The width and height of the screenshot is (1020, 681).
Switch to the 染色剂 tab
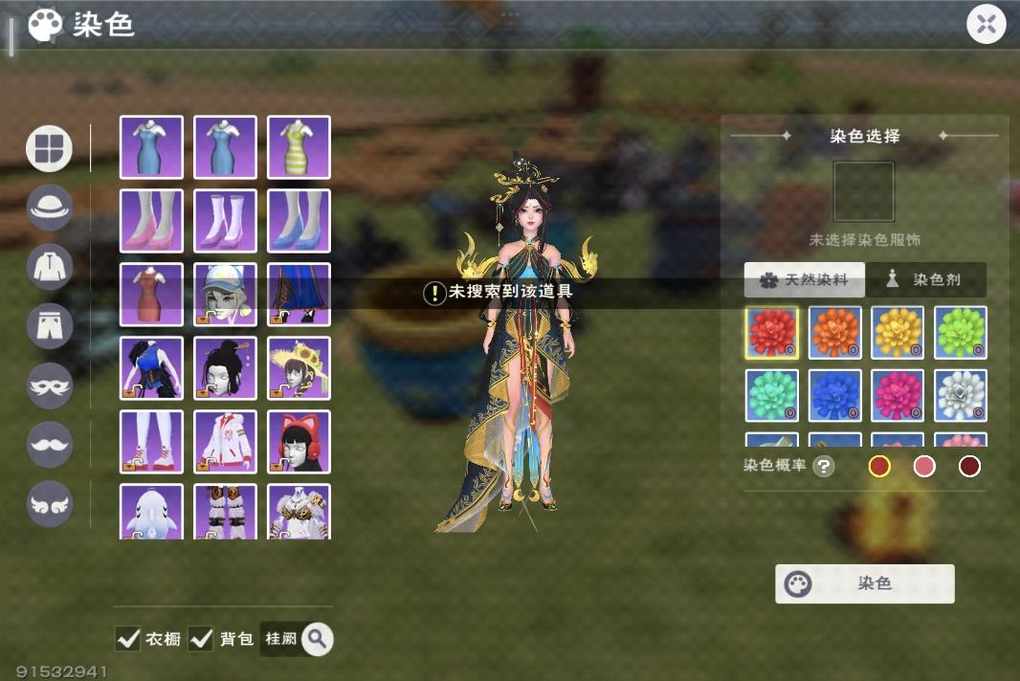pos(924,280)
